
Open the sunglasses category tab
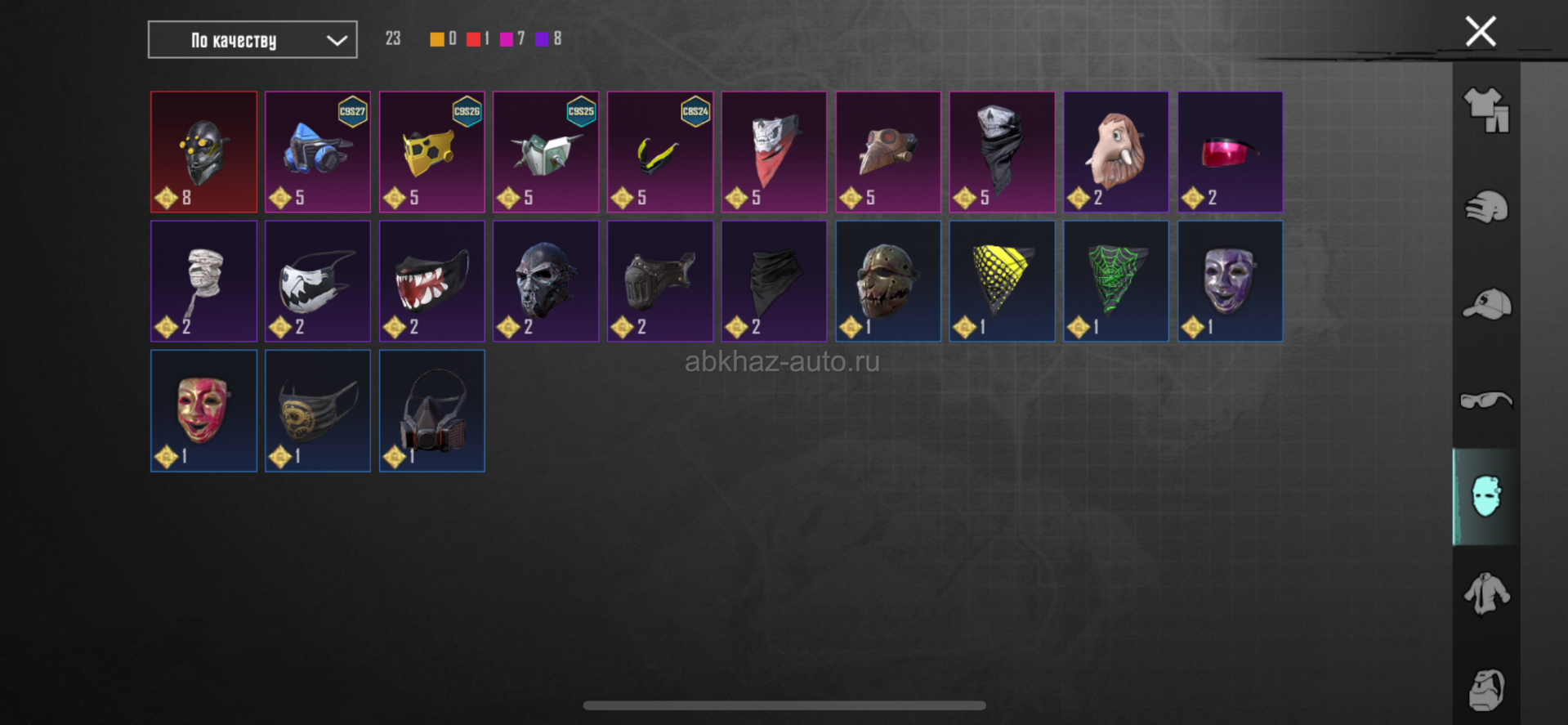pos(1486,400)
